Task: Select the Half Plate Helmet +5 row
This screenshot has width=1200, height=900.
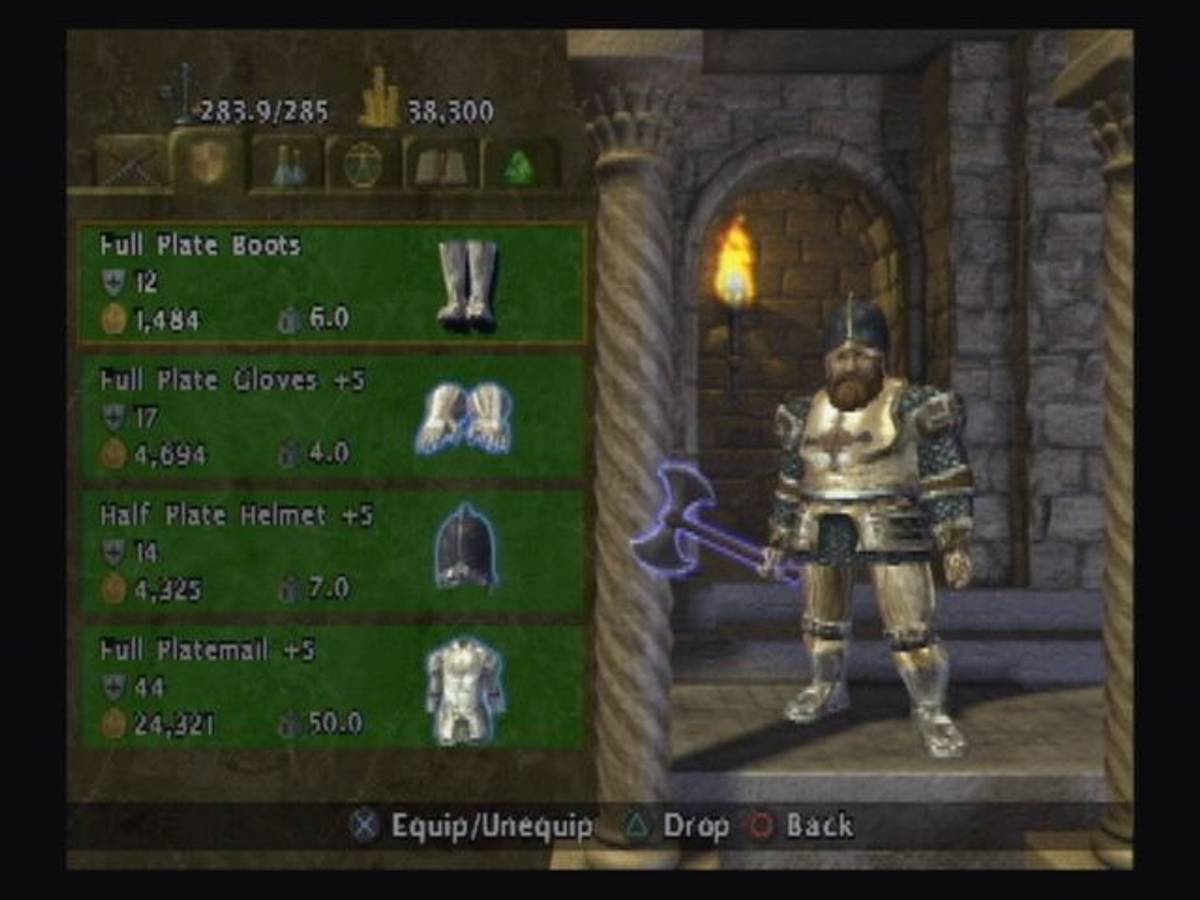Action: pos(331,552)
